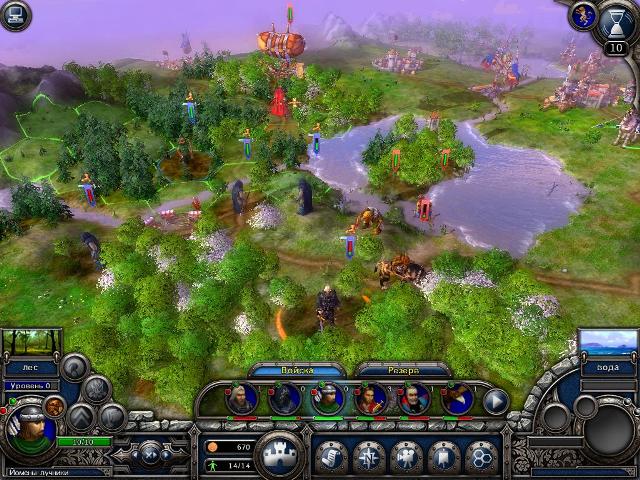Click the question mark help button
640x480 pixels.
(x=72, y=365)
